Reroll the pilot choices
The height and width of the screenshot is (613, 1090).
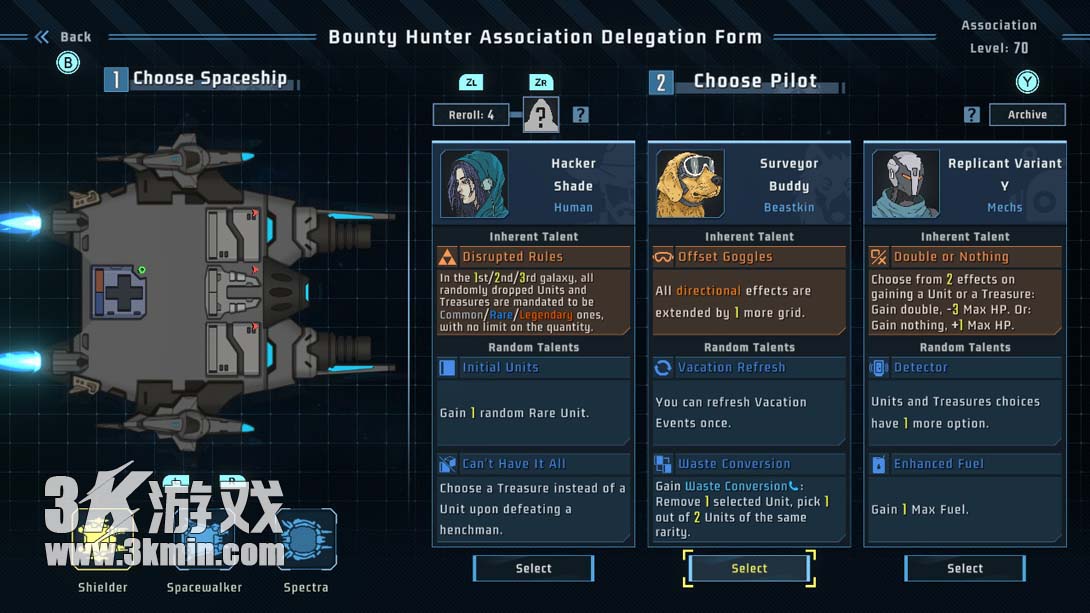[x=471, y=115]
